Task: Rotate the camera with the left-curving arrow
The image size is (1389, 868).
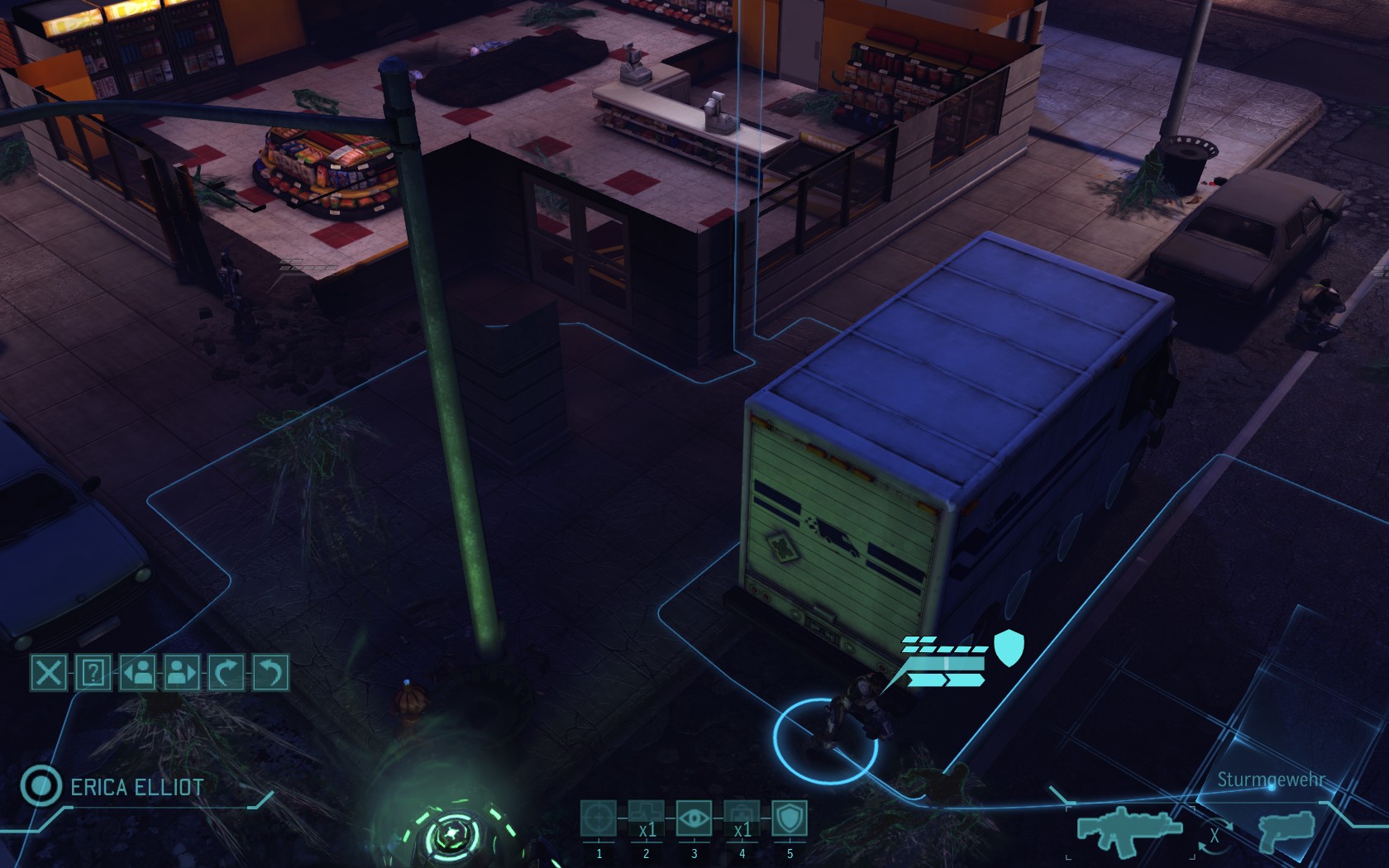Action: click(x=271, y=673)
